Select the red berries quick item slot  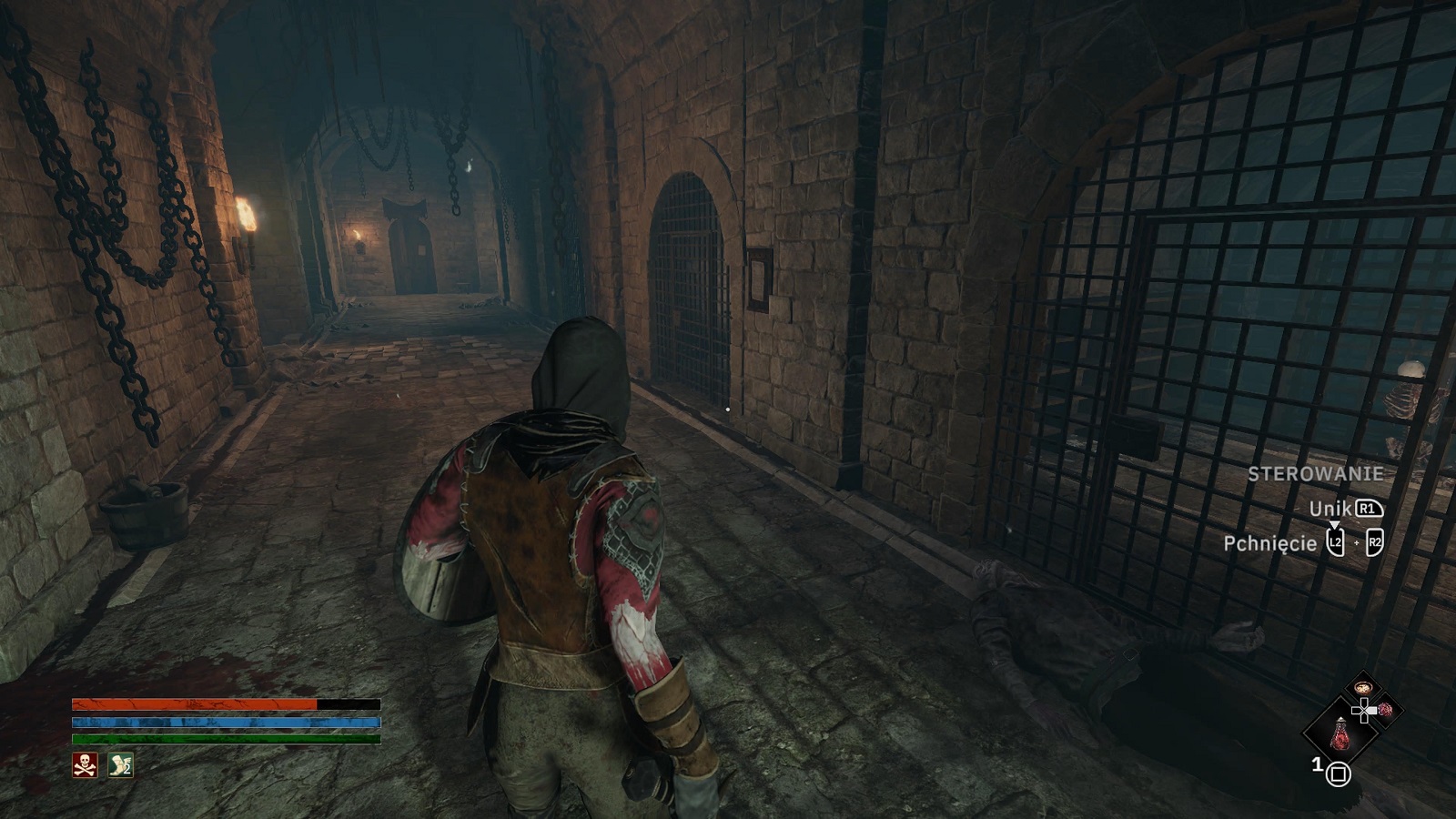(x=1384, y=710)
